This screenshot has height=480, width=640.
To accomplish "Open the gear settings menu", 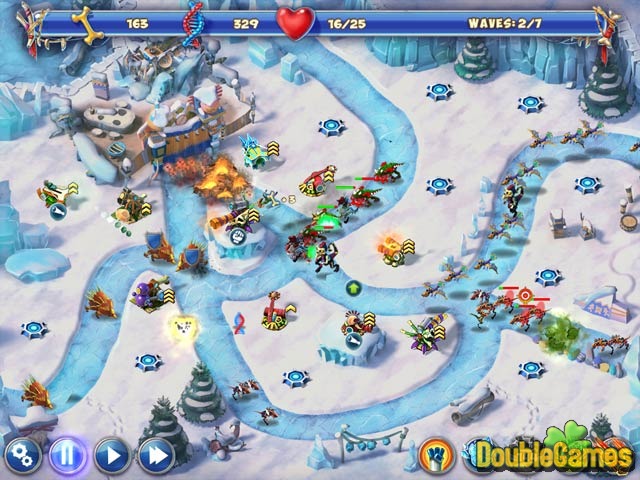I will [x=22, y=456].
